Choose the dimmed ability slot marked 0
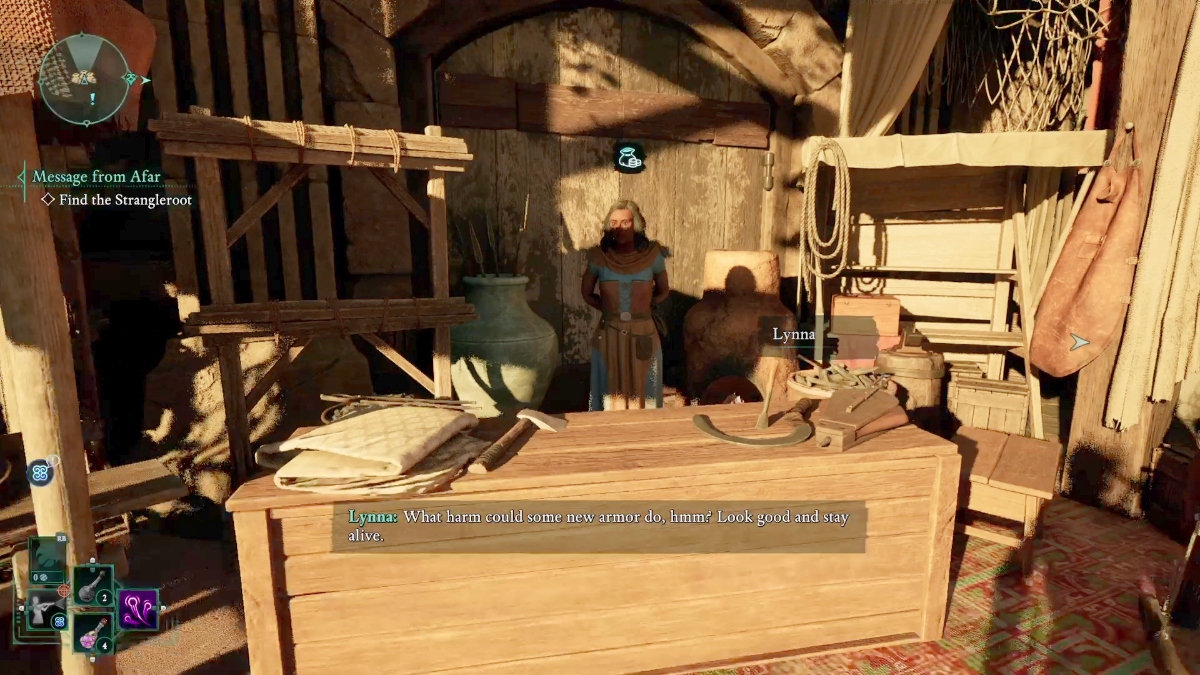This screenshot has width=1200, height=675. point(46,560)
